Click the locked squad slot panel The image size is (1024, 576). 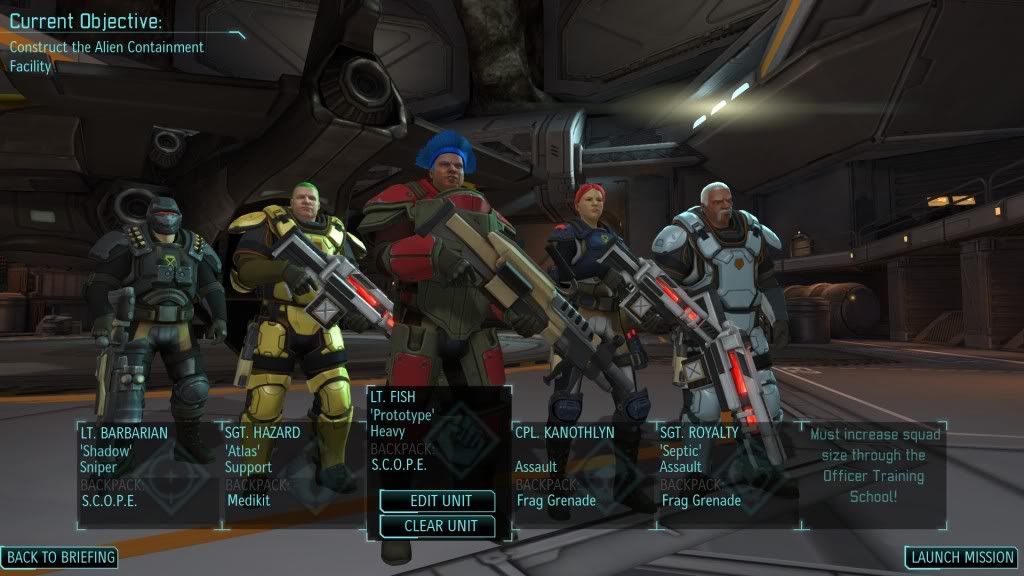click(874, 472)
